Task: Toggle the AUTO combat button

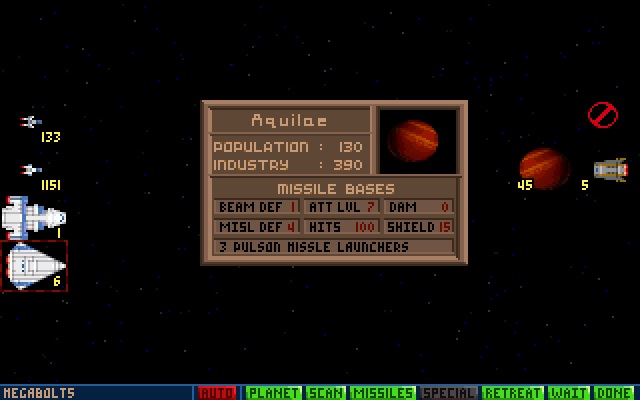Action: pyautogui.click(x=217, y=393)
